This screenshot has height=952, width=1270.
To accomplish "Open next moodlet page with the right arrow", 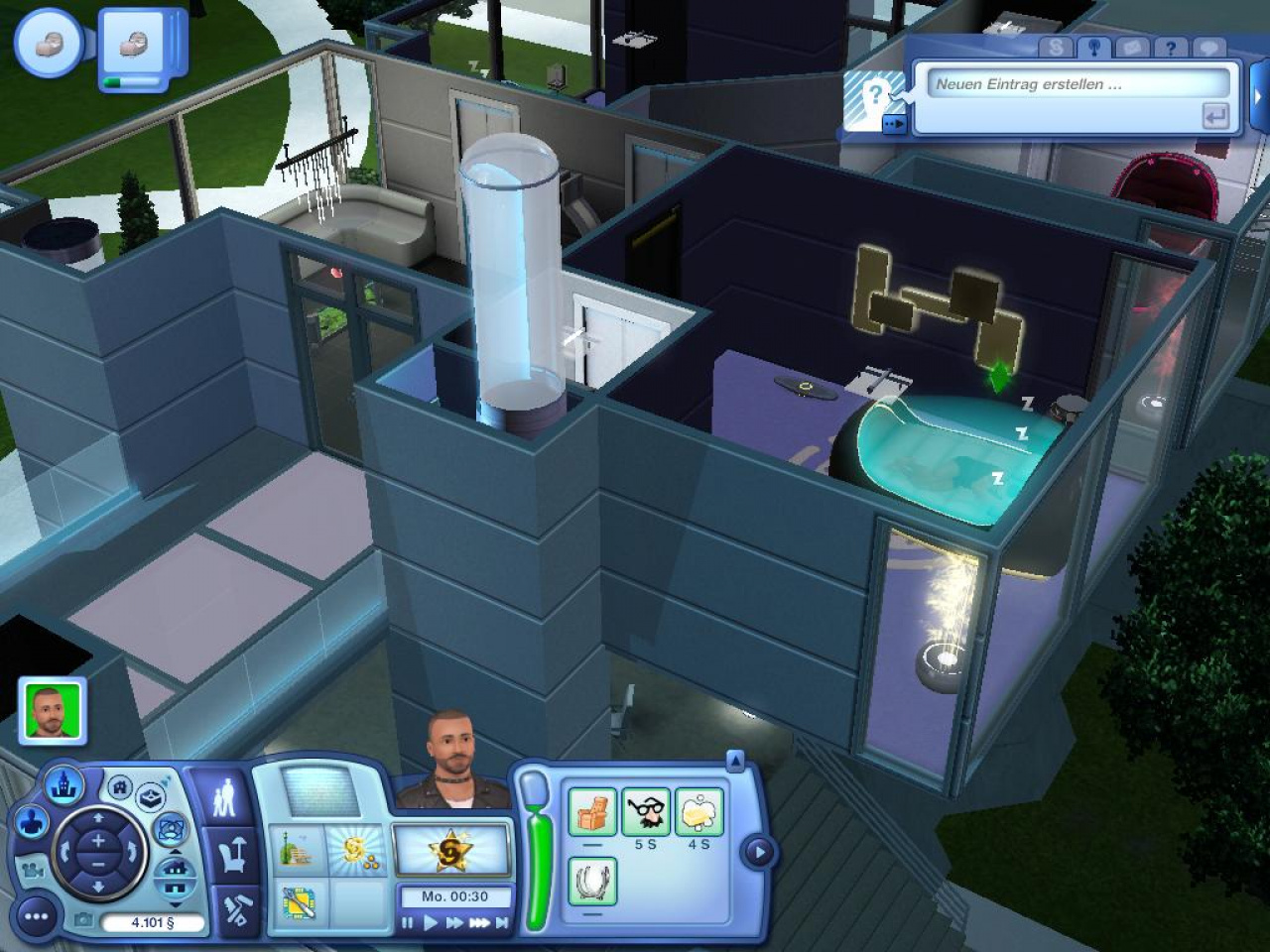I will pyautogui.click(x=759, y=849).
